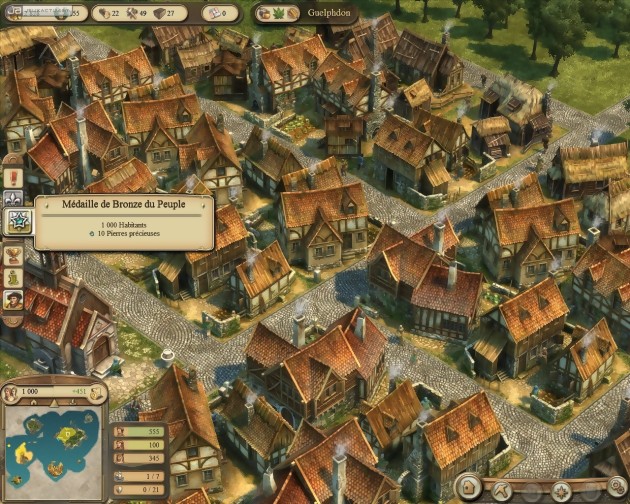Open the house construction menu button
The width and height of the screenshot is (630, 504).
(x=469, y=490)
